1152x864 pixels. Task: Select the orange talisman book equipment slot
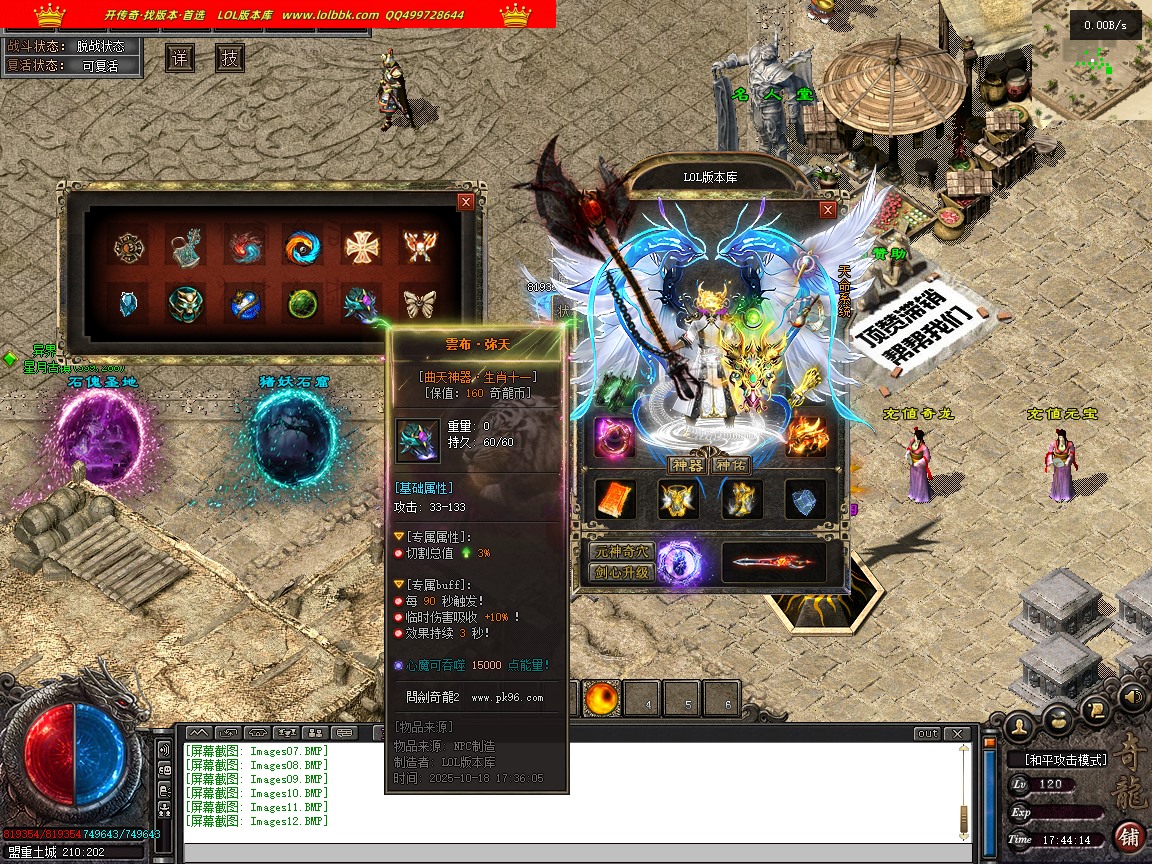pyautogui.click(x=614, y=499)
